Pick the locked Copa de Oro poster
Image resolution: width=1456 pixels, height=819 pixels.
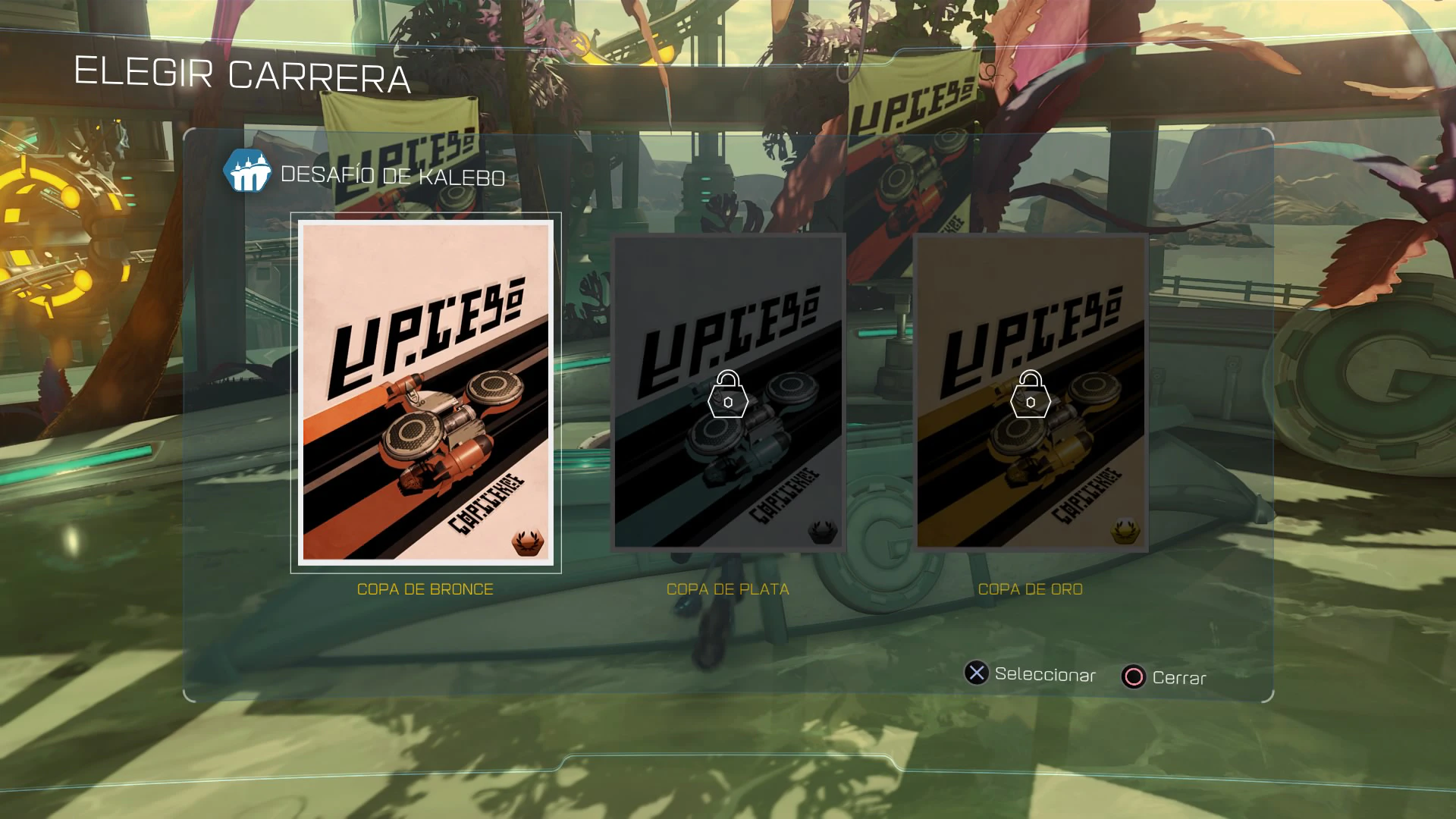1030,392
